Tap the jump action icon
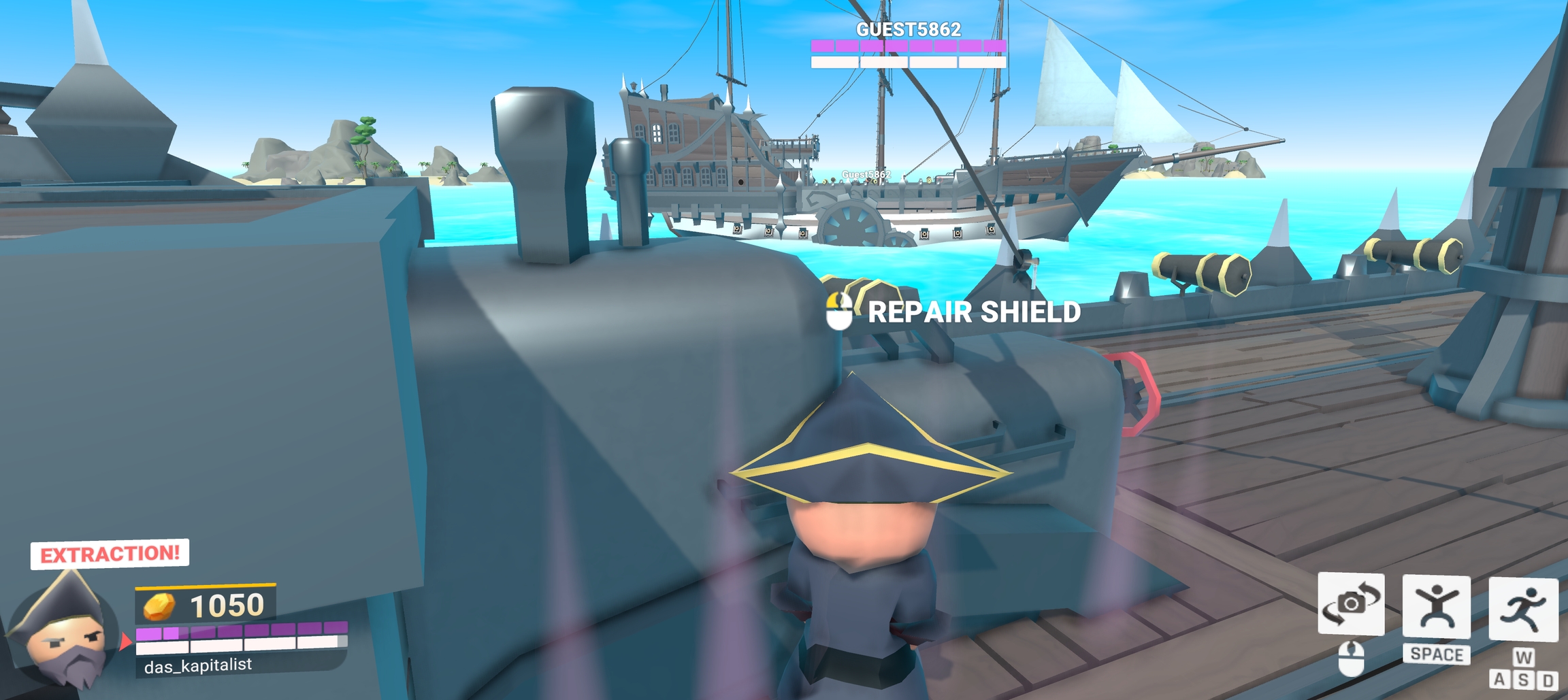The image size is (1568, 700). (1436, 606)
